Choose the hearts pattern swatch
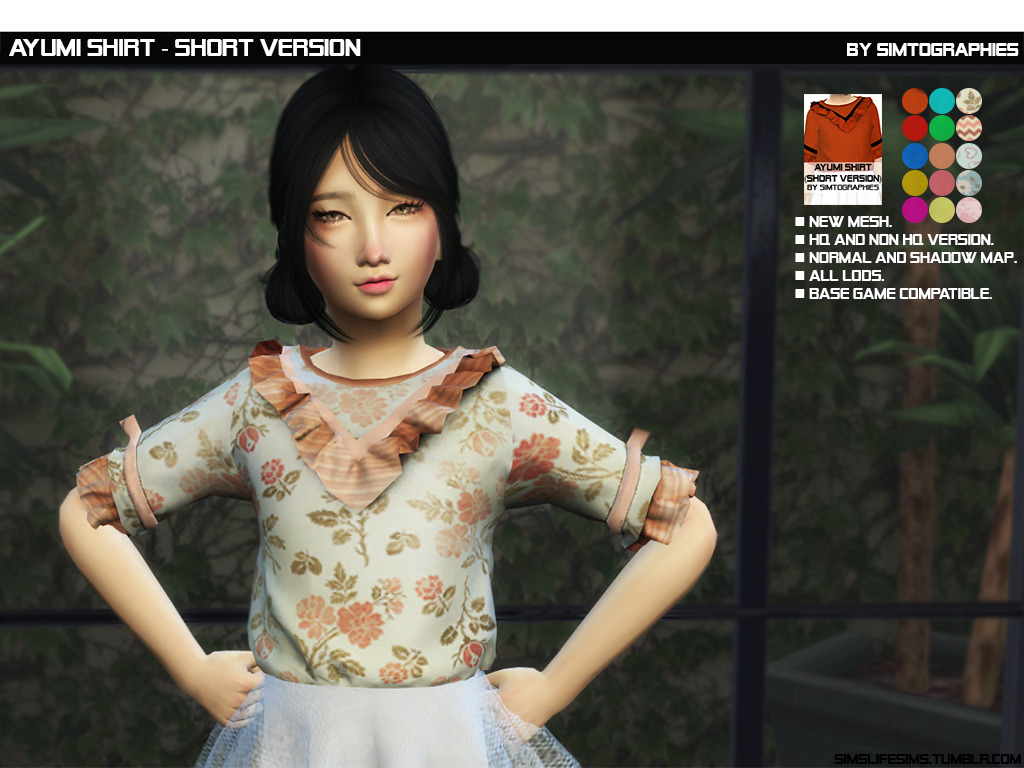 (x=969, y=156)
